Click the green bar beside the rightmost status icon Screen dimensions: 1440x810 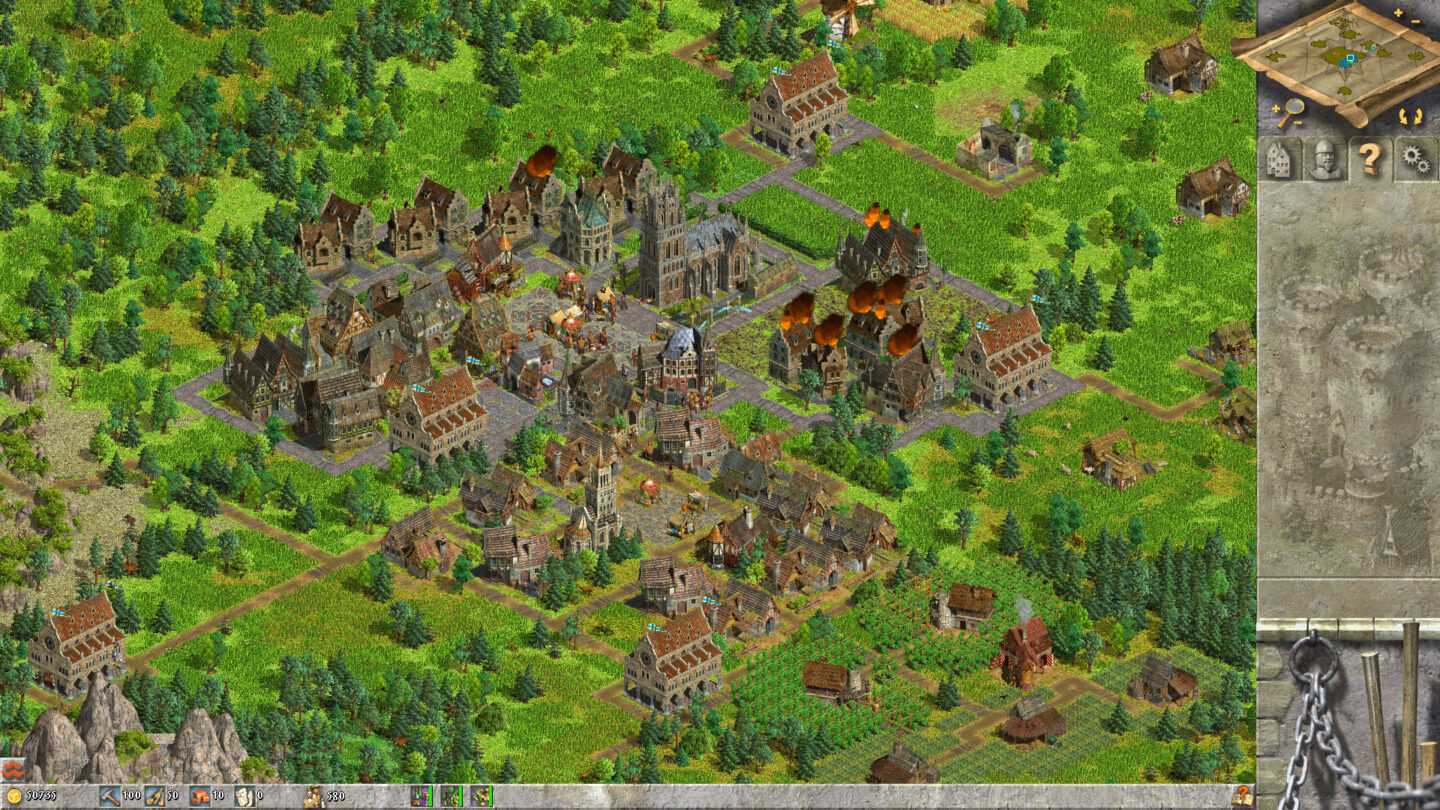pyautogui.click(x=489, y=797)
